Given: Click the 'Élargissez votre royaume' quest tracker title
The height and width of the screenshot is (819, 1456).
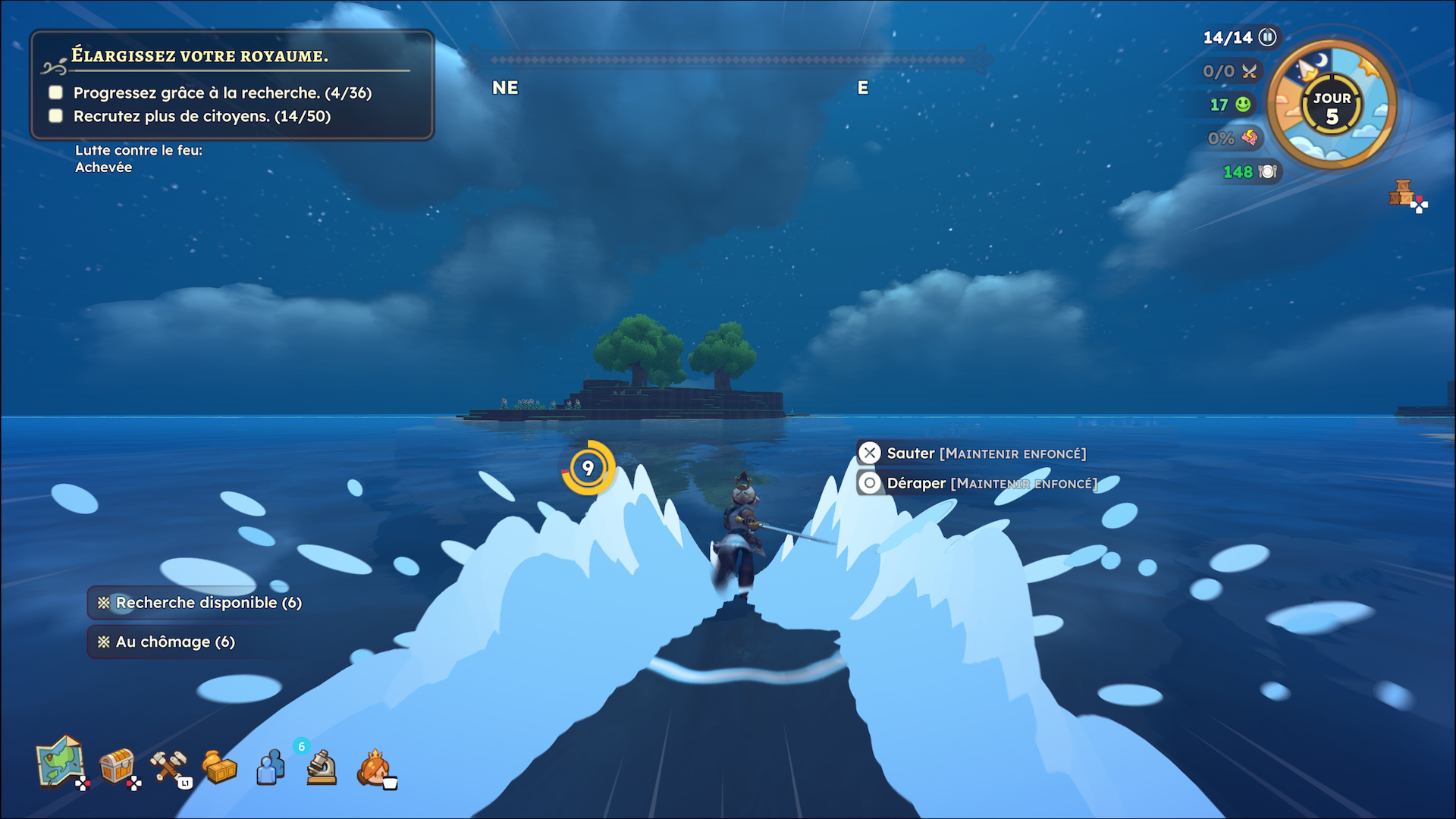Looking at the screenshot, I should pyautogui.click(x=199, y=56).
